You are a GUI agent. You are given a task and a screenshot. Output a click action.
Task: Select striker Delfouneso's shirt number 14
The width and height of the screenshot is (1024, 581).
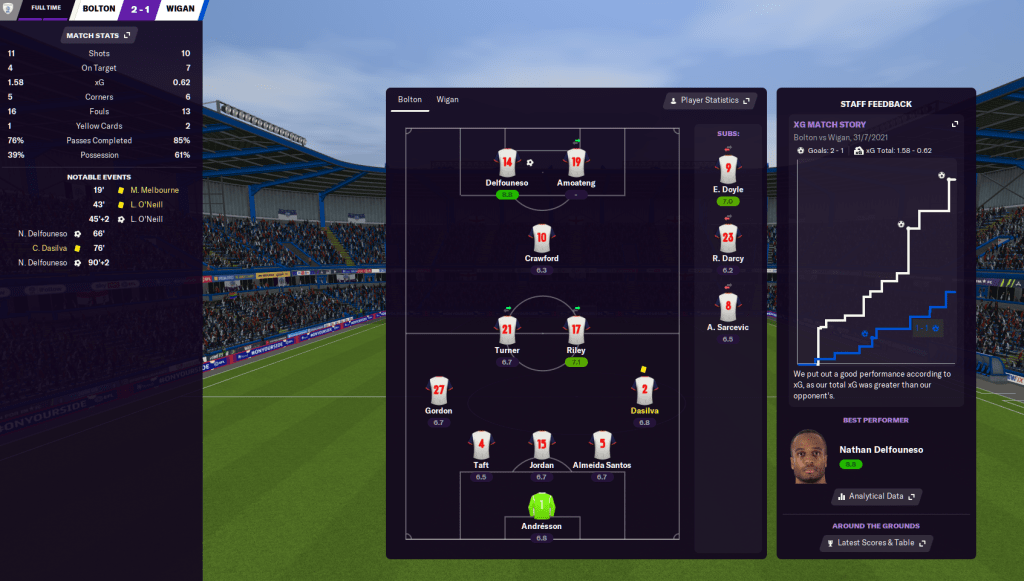pos(506,163)
